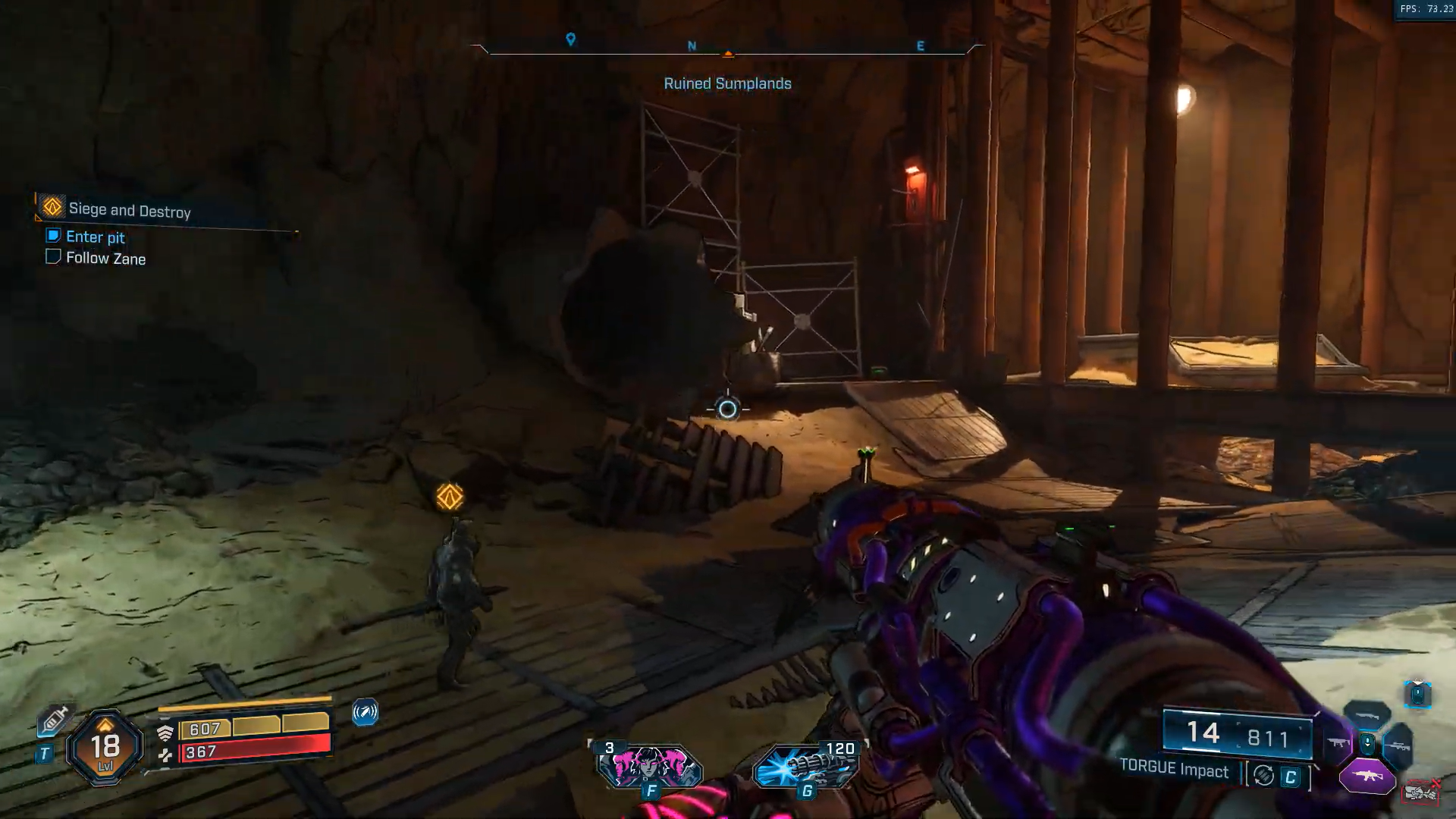Select the purple assault rifle weapon slot
This screenshot has height=819, width=1456.
pyautogui.click(x=1367, y=777)
